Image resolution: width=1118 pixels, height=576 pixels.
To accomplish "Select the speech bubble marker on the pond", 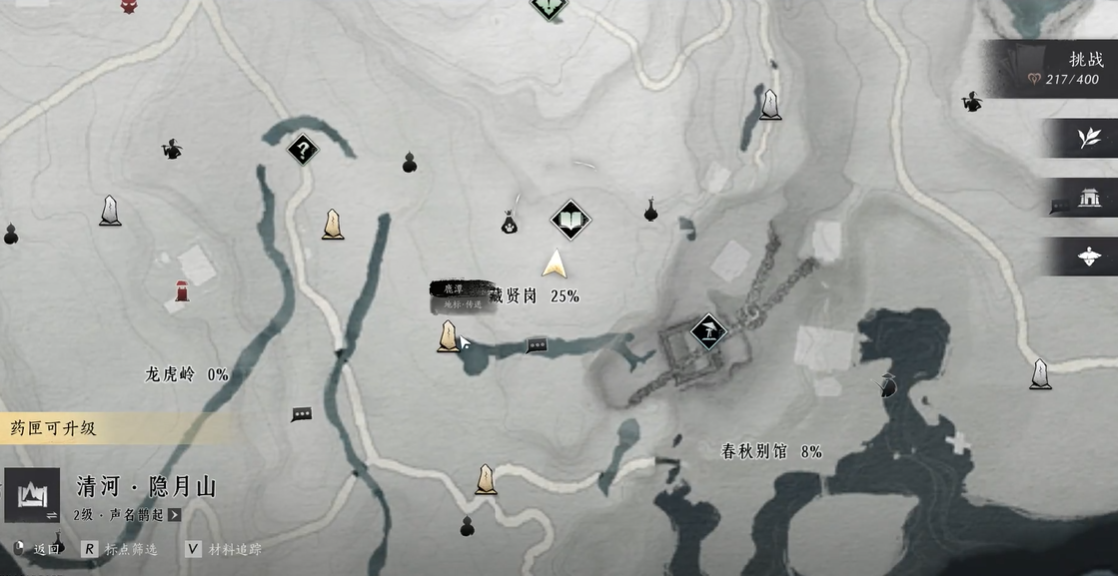I will 537,346.
